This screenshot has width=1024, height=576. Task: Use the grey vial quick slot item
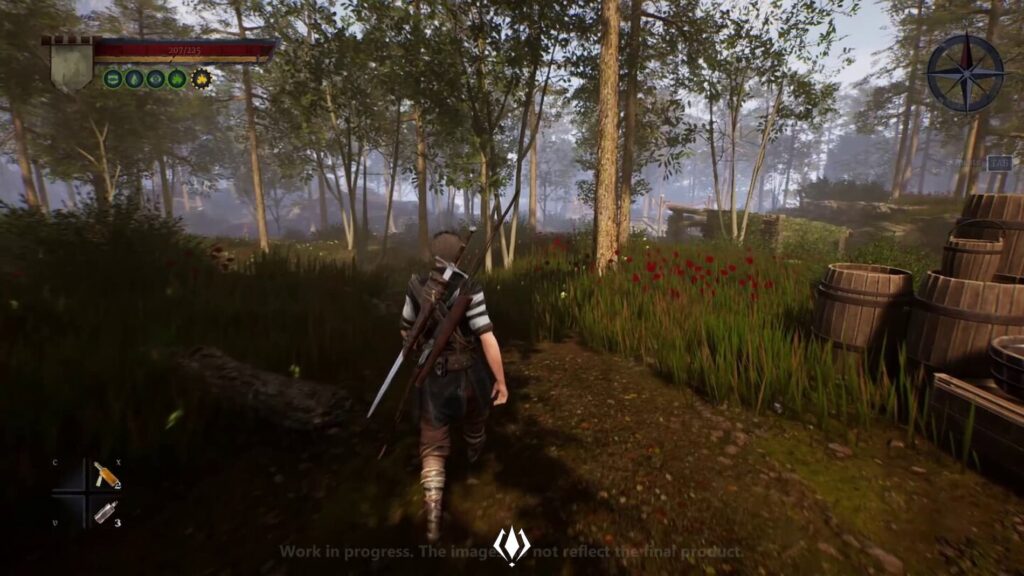tap(104, 513)
